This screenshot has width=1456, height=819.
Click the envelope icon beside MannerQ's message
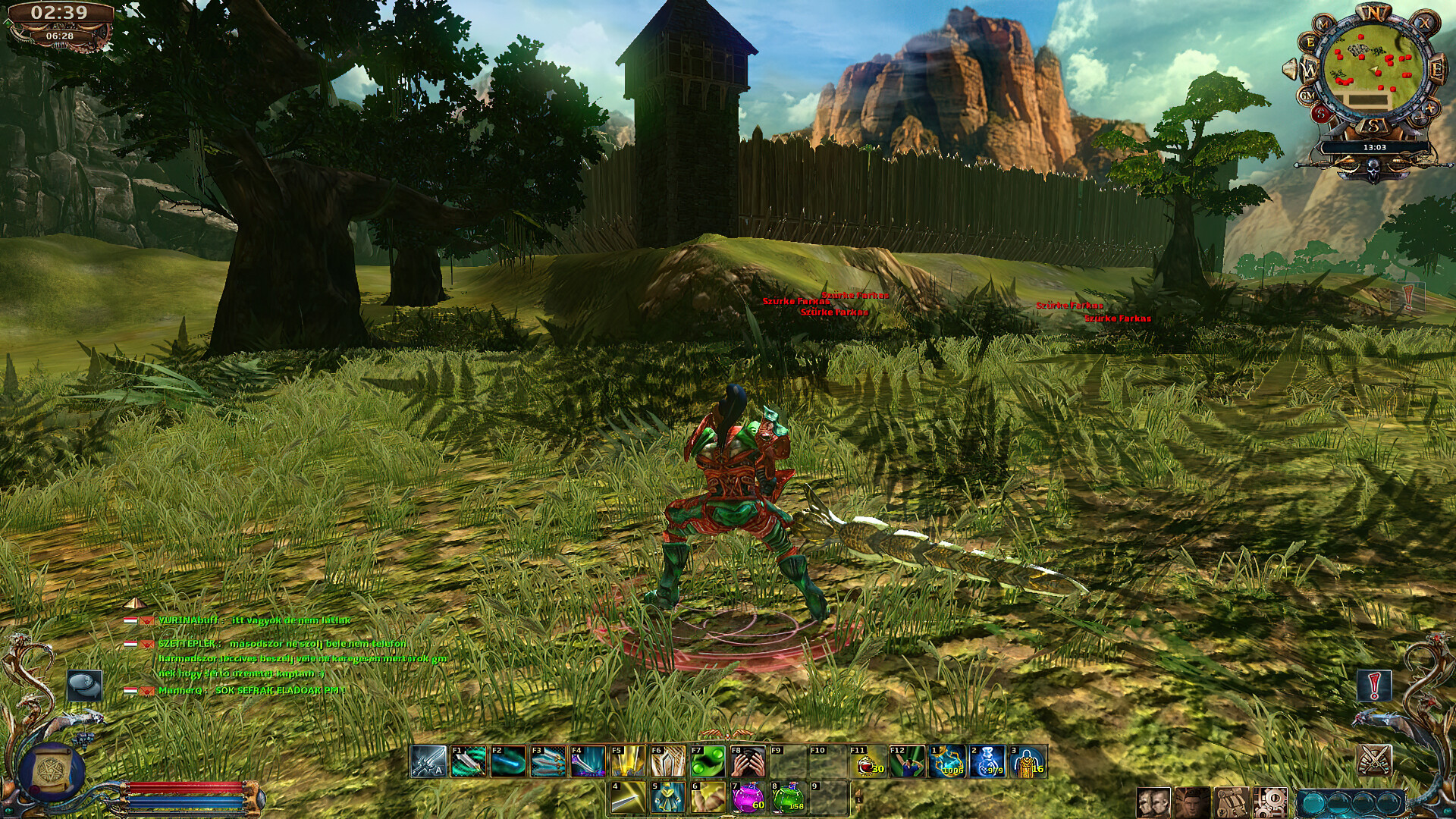[x=146, y=693]
